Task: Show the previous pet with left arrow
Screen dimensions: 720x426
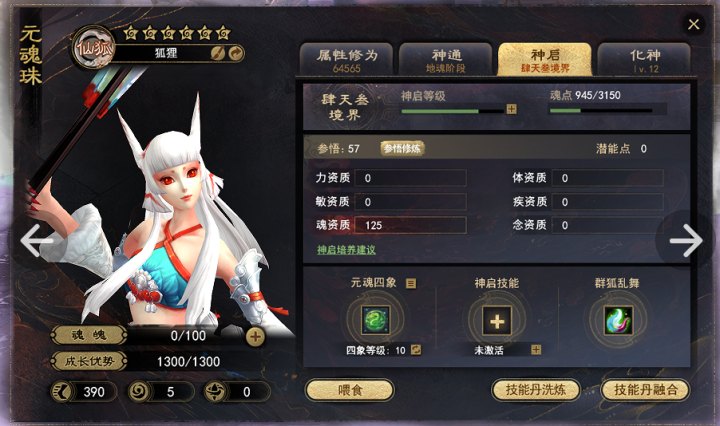Action: 37,240
